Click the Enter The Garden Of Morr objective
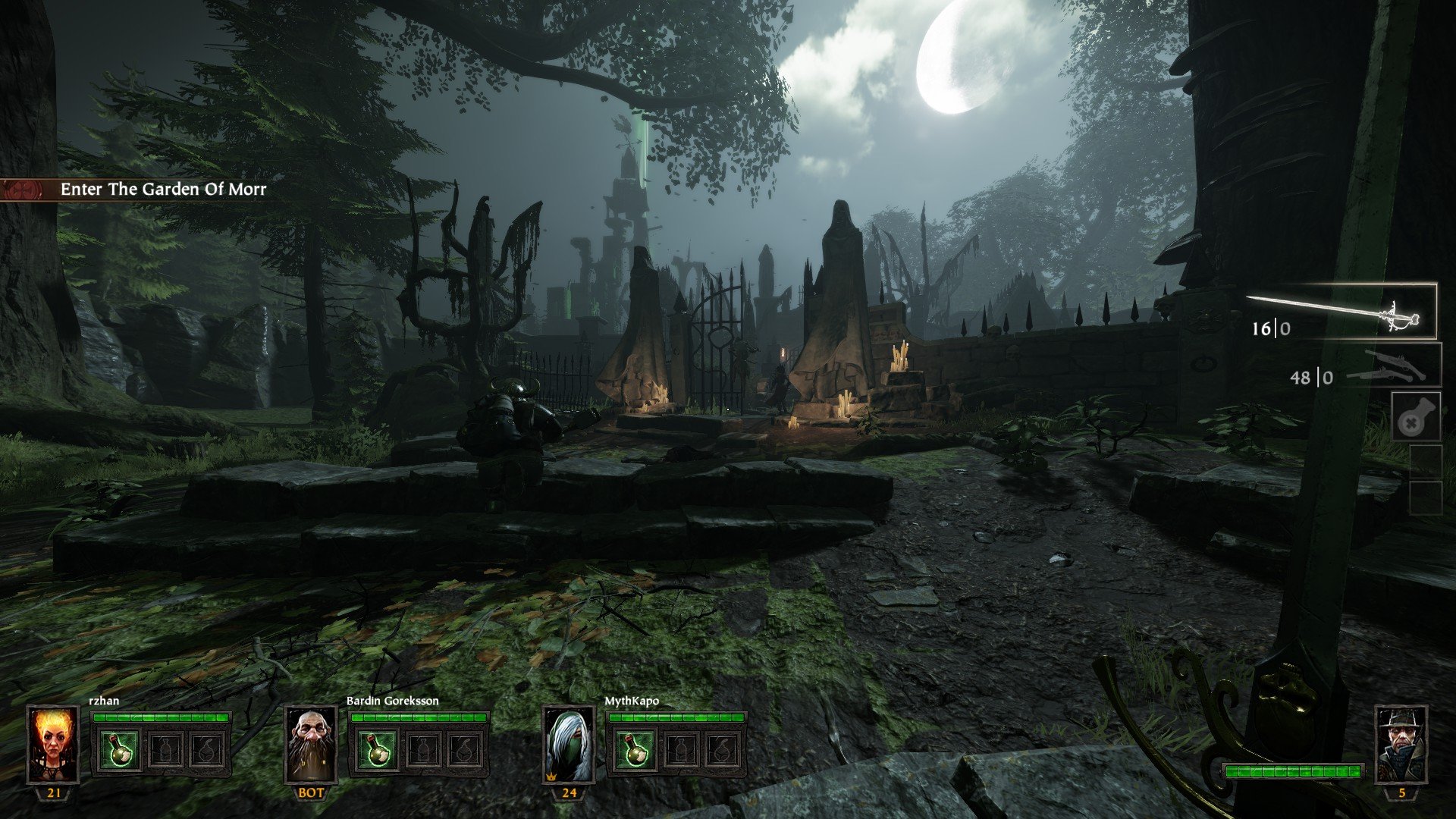Image resolution: width=1456 pixels, height=819 pixels. click(163, 189)
